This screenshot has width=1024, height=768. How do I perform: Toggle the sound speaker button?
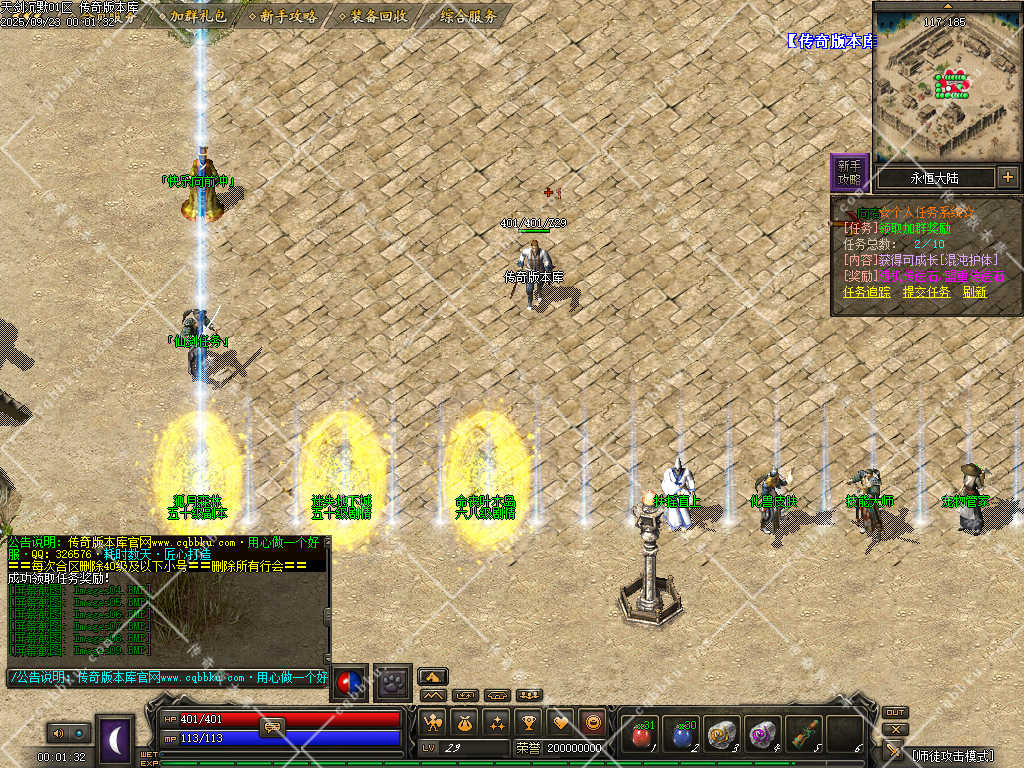(x=57, y=733)
